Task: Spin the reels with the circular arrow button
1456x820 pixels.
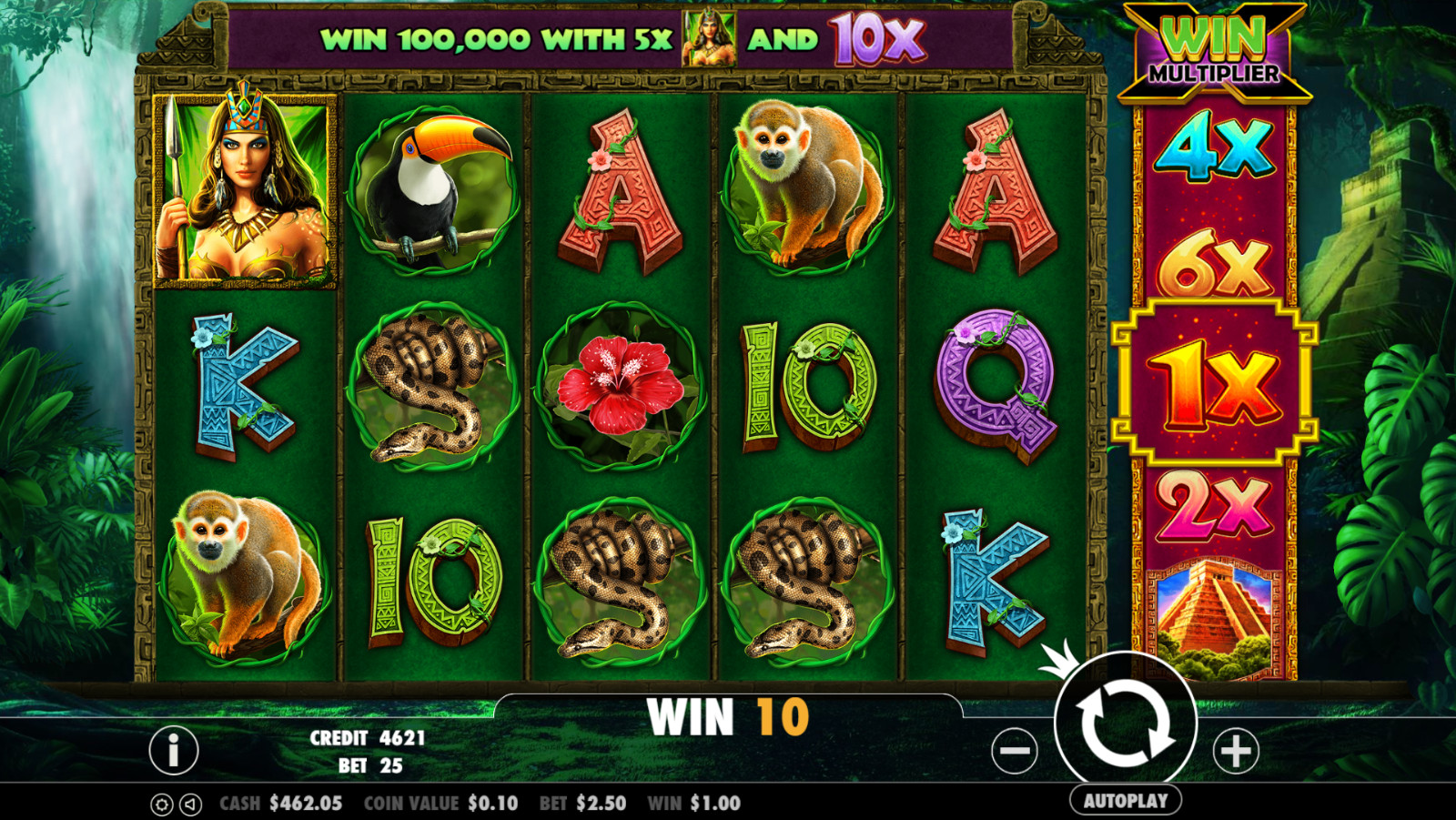Action: [x=1126, y=724]
